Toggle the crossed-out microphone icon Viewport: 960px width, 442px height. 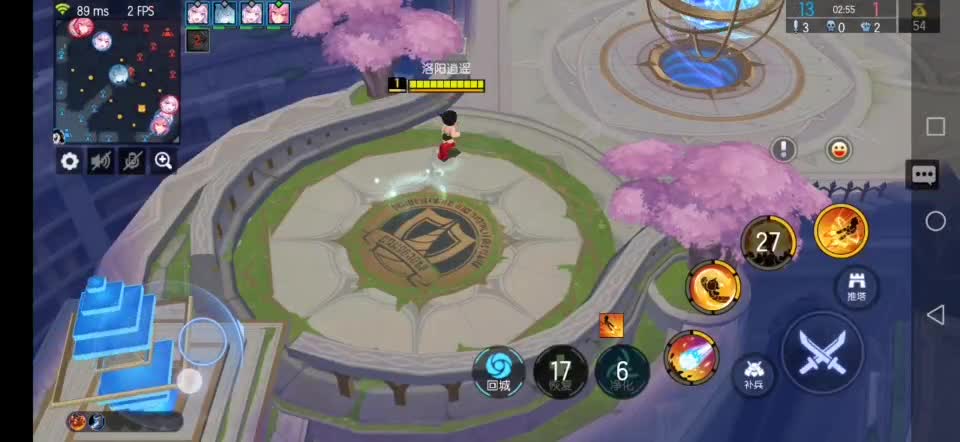[133, 161]
